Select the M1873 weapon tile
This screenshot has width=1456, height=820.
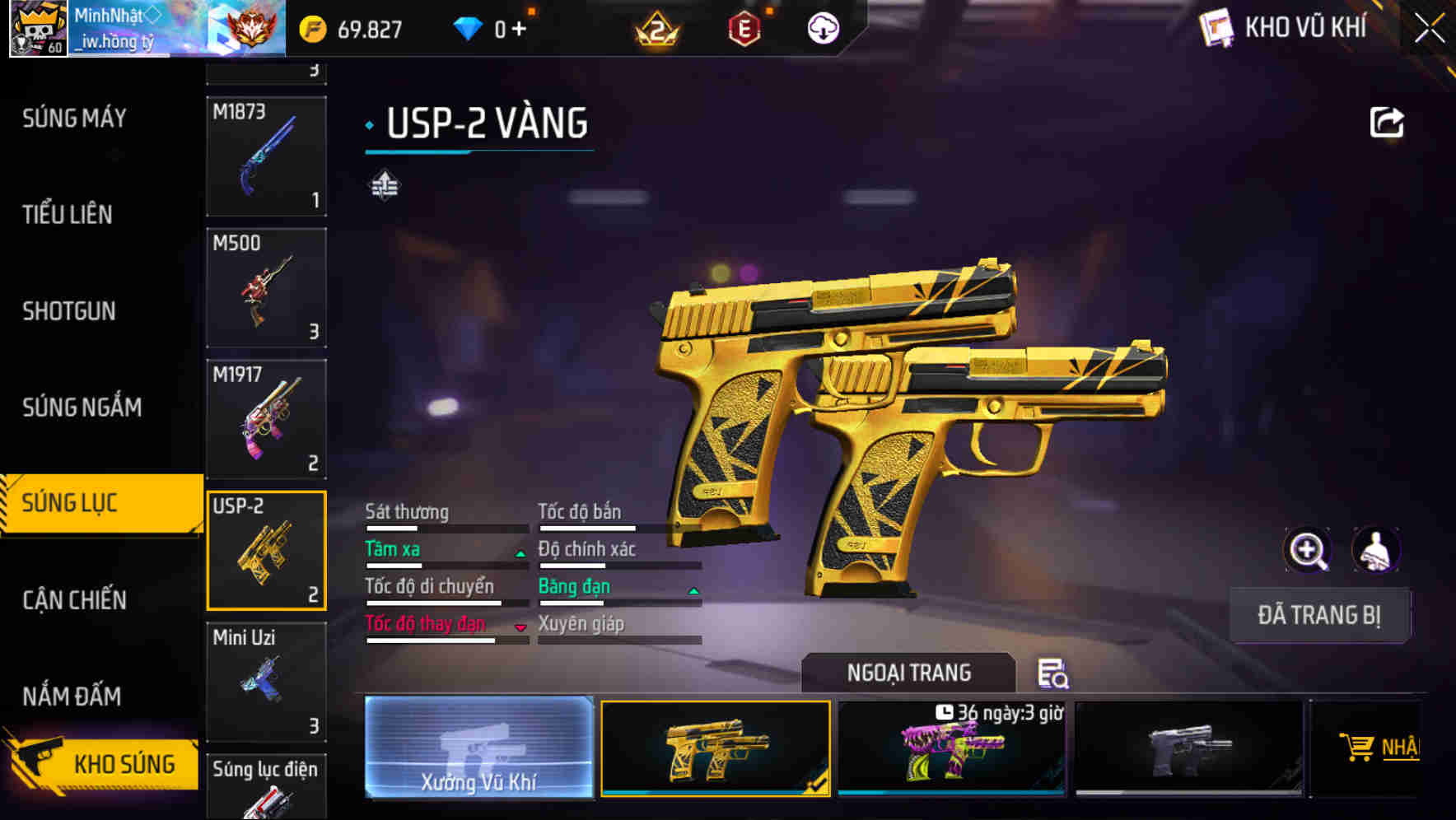click(x=266, y=156)
